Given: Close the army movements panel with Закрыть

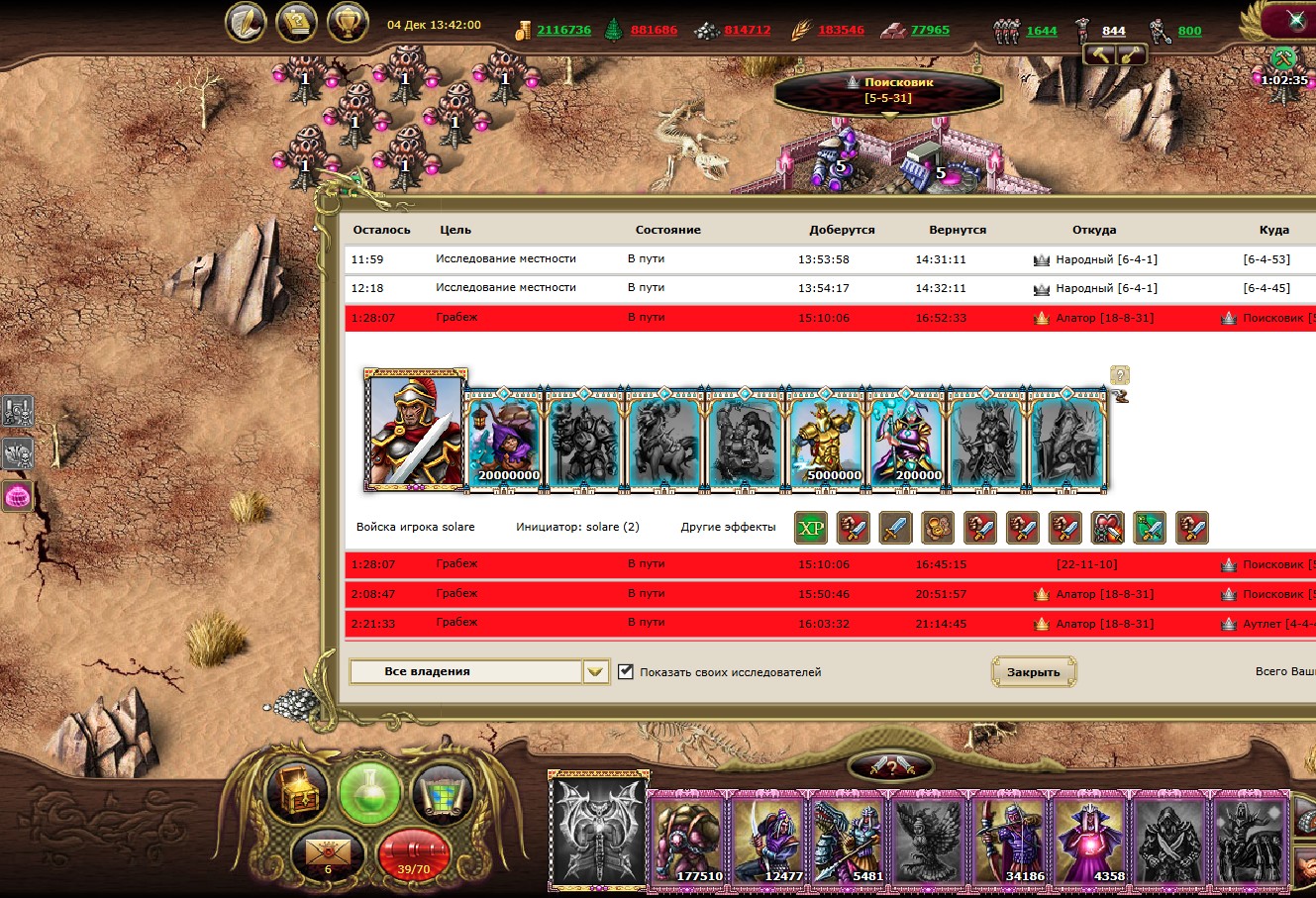Looking at the screenshot, I should point(1033,672).
